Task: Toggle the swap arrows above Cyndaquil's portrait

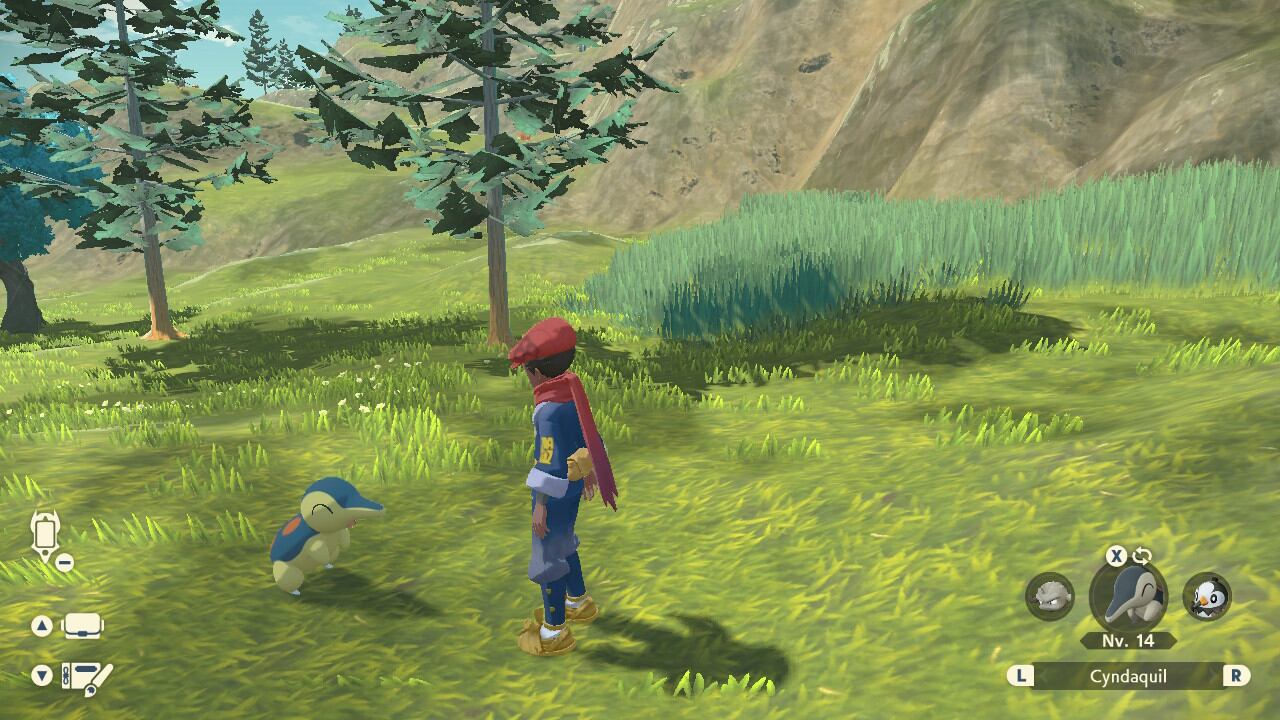Action: [1141, 556]
